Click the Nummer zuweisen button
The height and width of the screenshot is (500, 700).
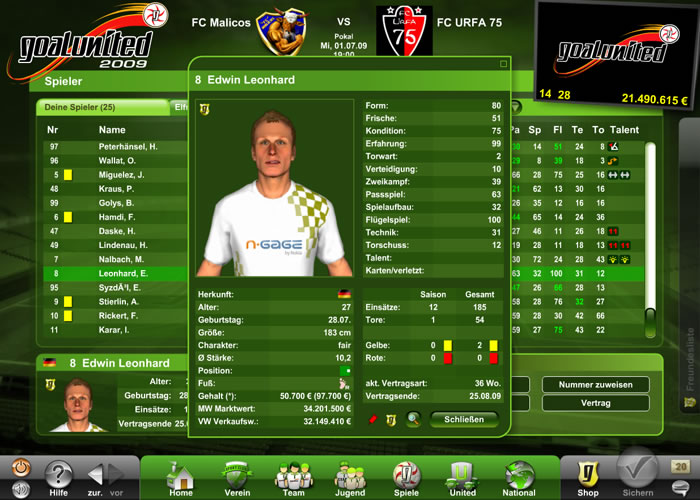pyautogui.click(x=595, y=384)
